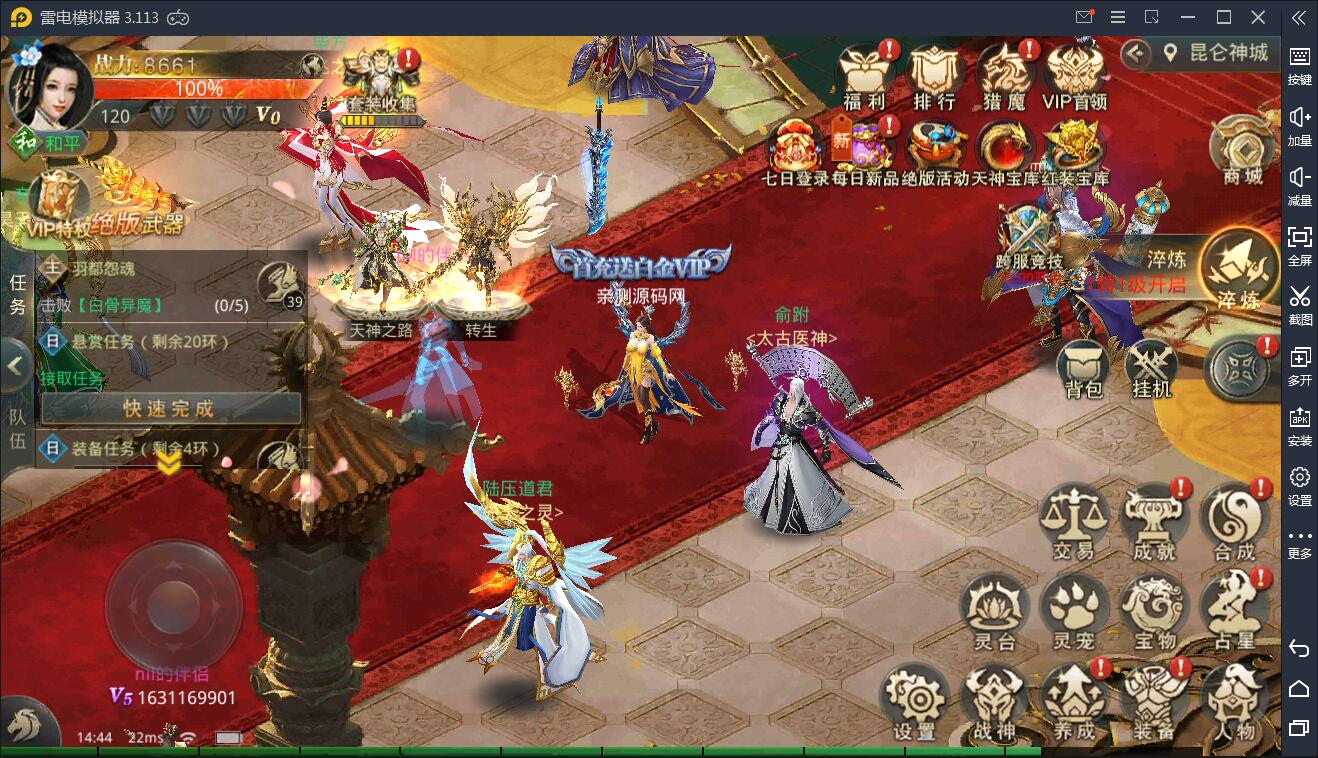Open the 背包 backpack
The image size is (1318, 758).
[1082, 366]
